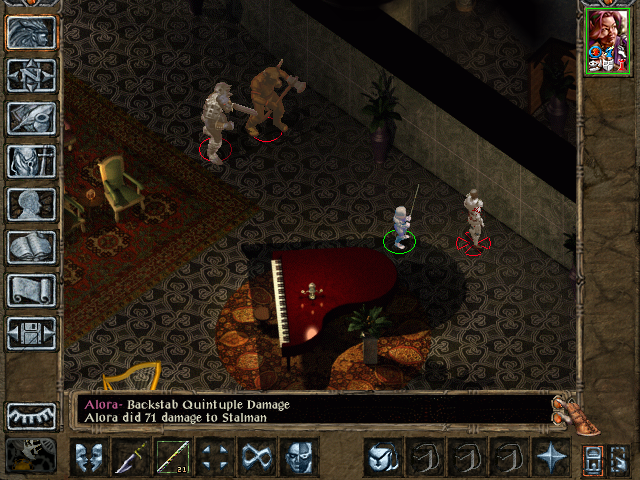
Task: Open the inventory screen
Action: tap(31, 160)
